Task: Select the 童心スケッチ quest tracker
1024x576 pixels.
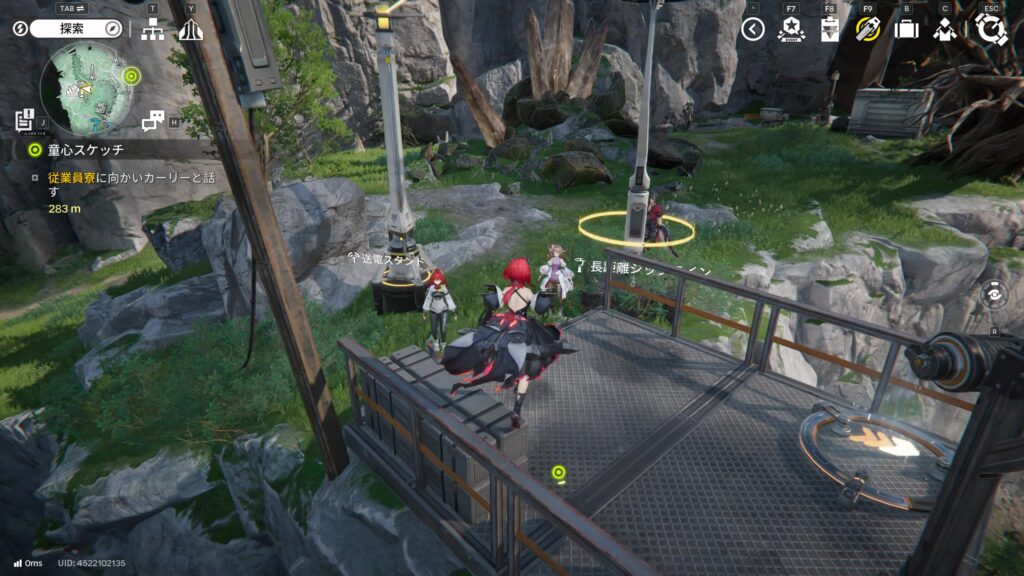Action: click(85, 150)
